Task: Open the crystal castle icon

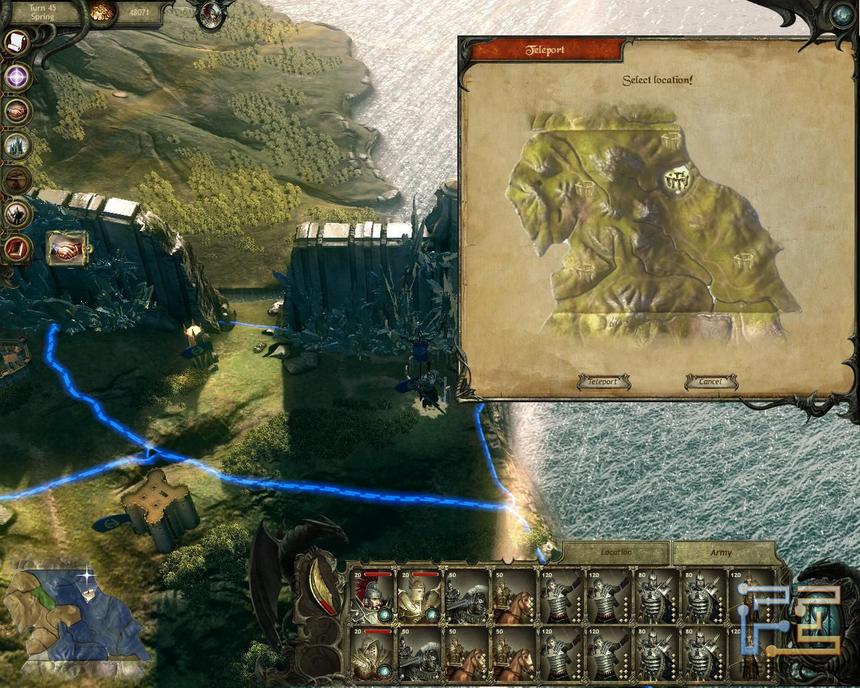Action: [17, 145]
